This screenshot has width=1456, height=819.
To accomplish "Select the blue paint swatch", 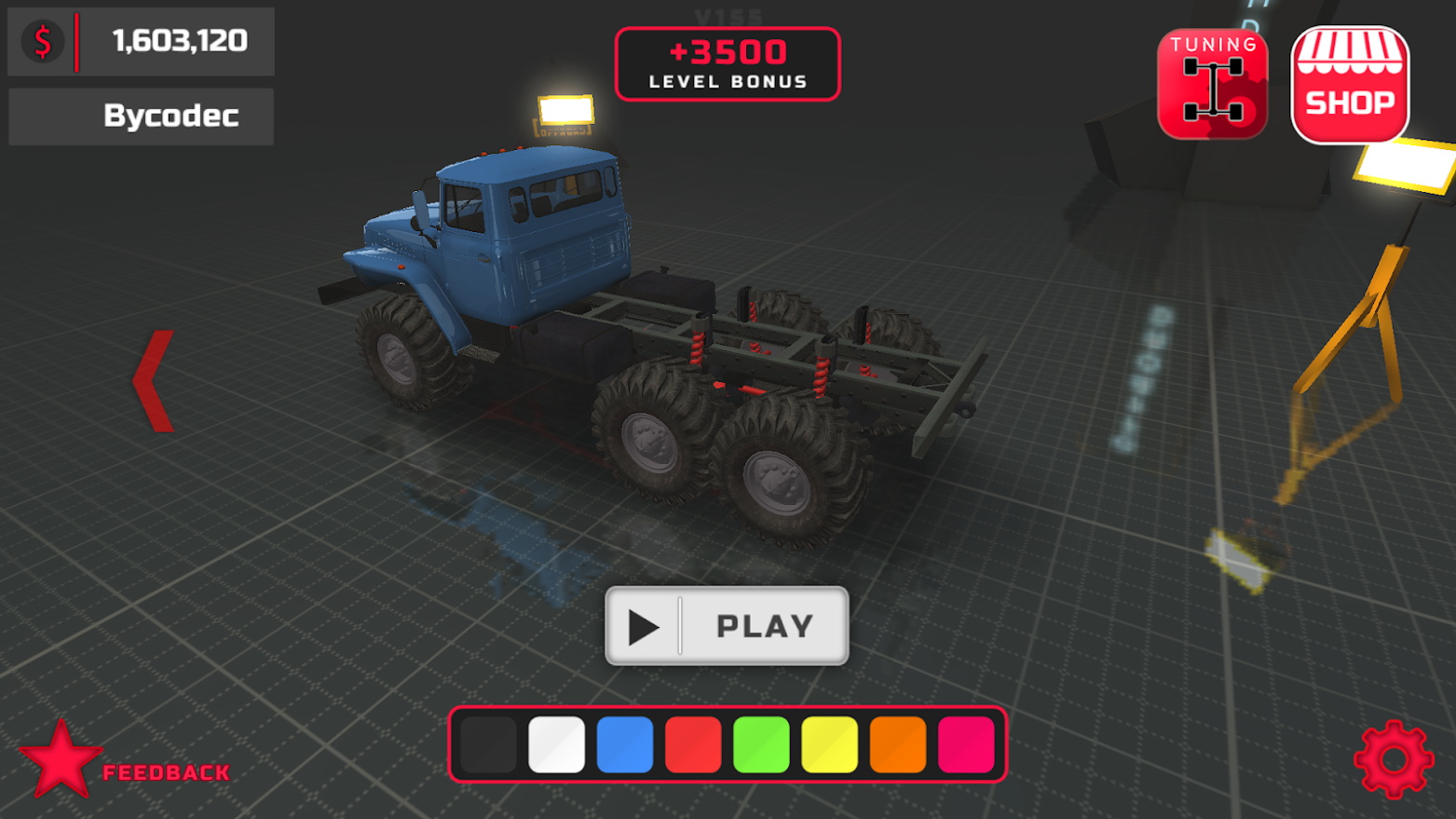I will [x=625, y=743].
